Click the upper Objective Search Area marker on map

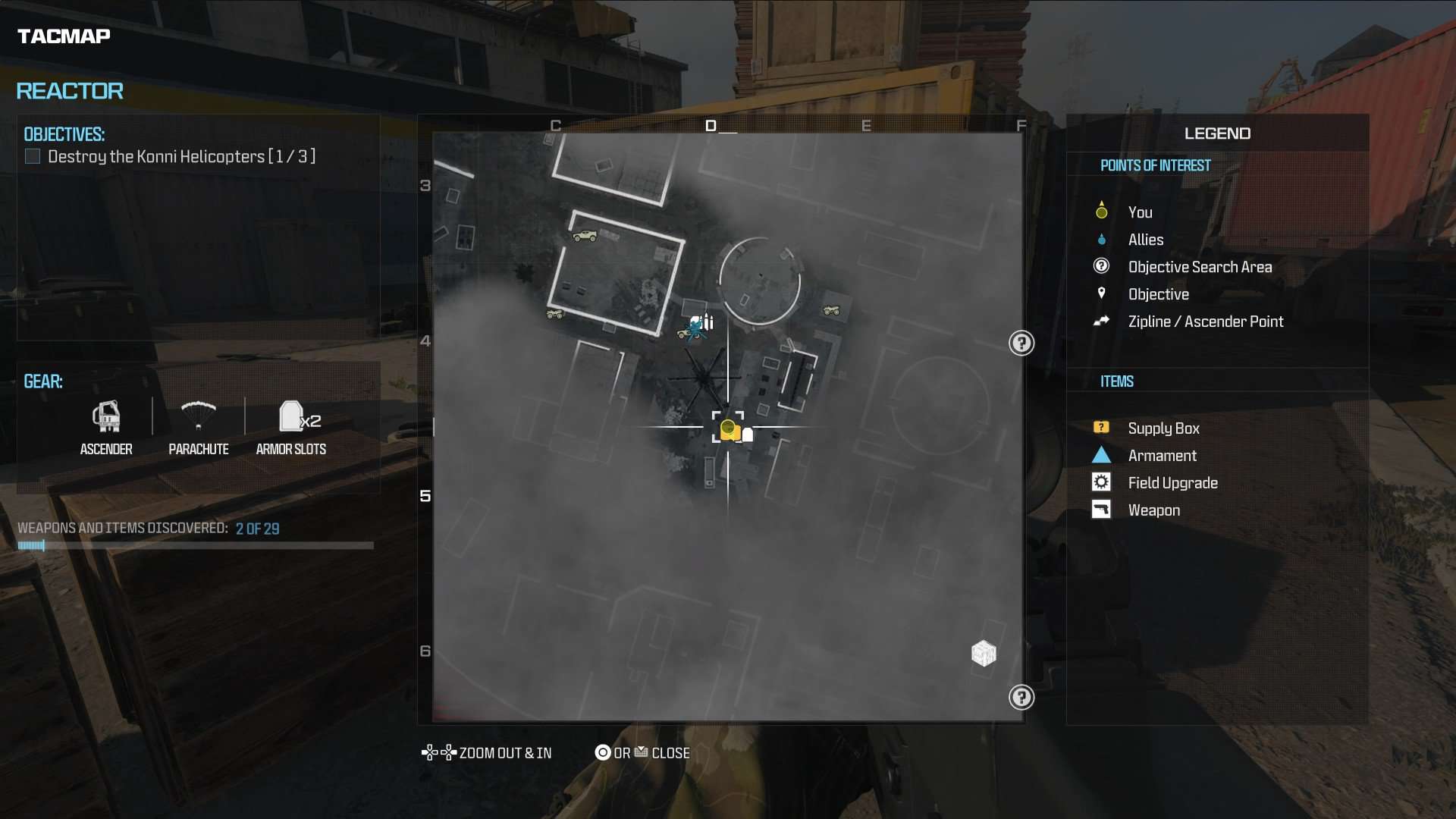pyautogui.click(x=1022, y=343)
